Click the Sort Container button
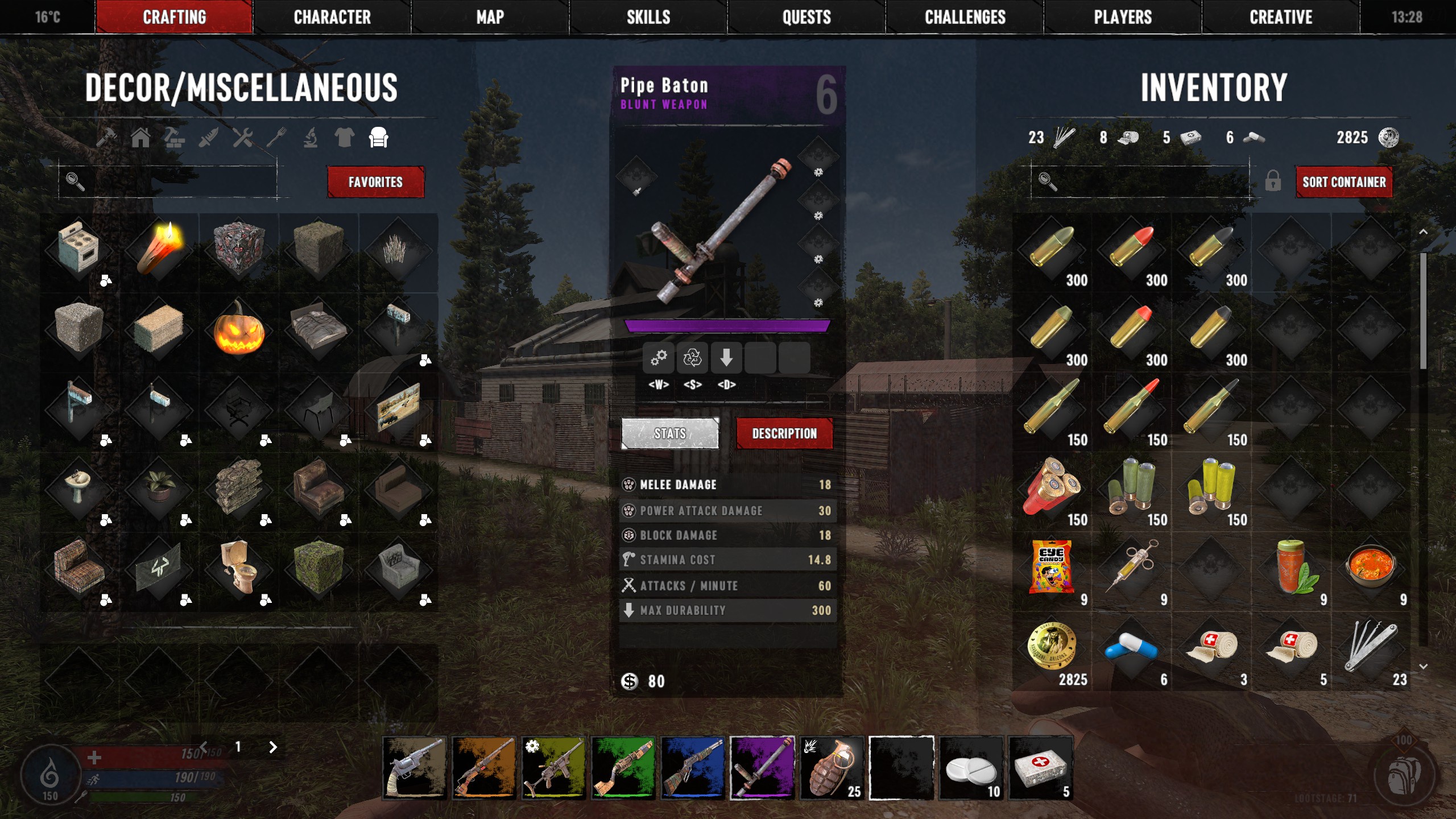The height and width of the screenshot is (819, 1456). click(x=1344, y=182)
